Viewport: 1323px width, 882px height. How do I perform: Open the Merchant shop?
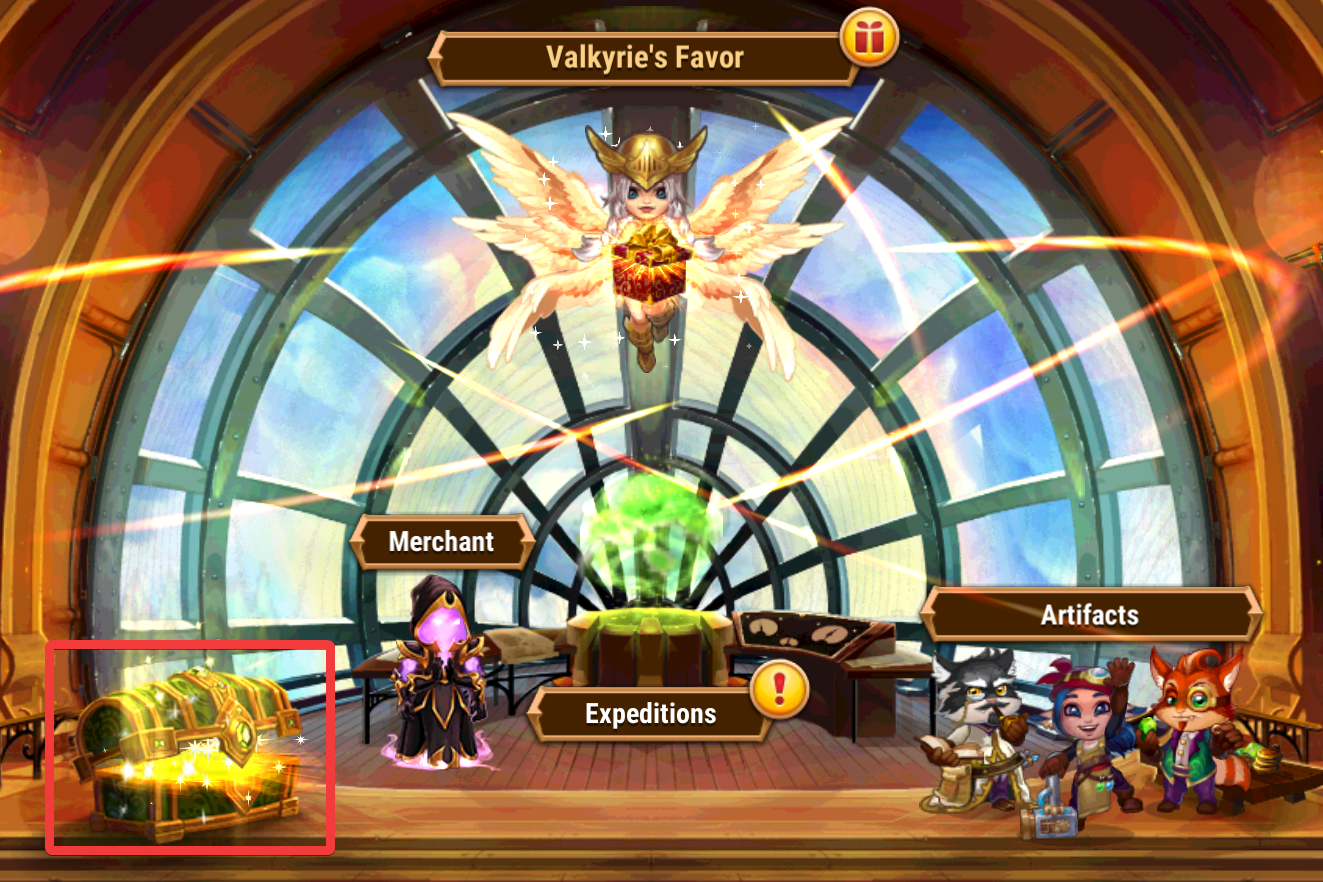coord(441,542)
